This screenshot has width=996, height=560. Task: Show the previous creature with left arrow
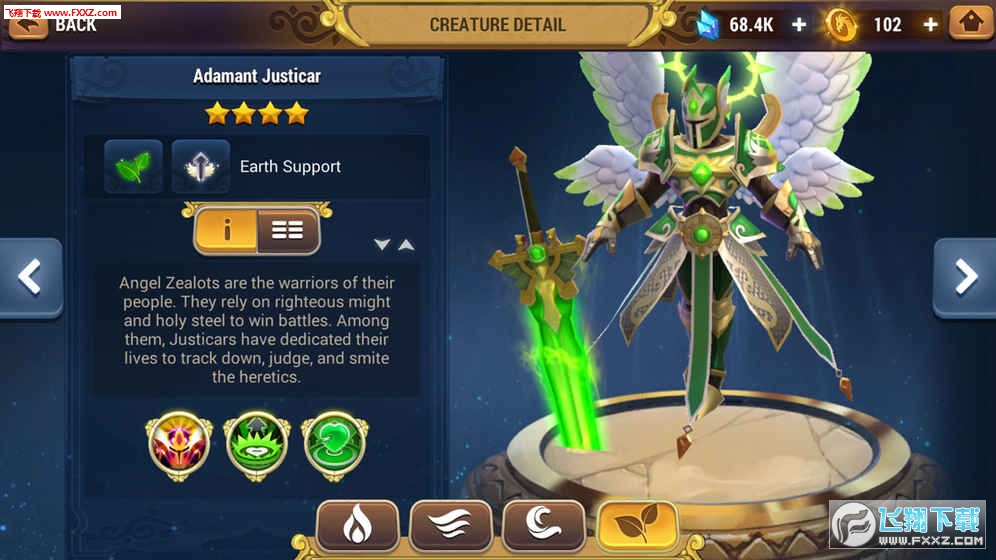(30, 278)
